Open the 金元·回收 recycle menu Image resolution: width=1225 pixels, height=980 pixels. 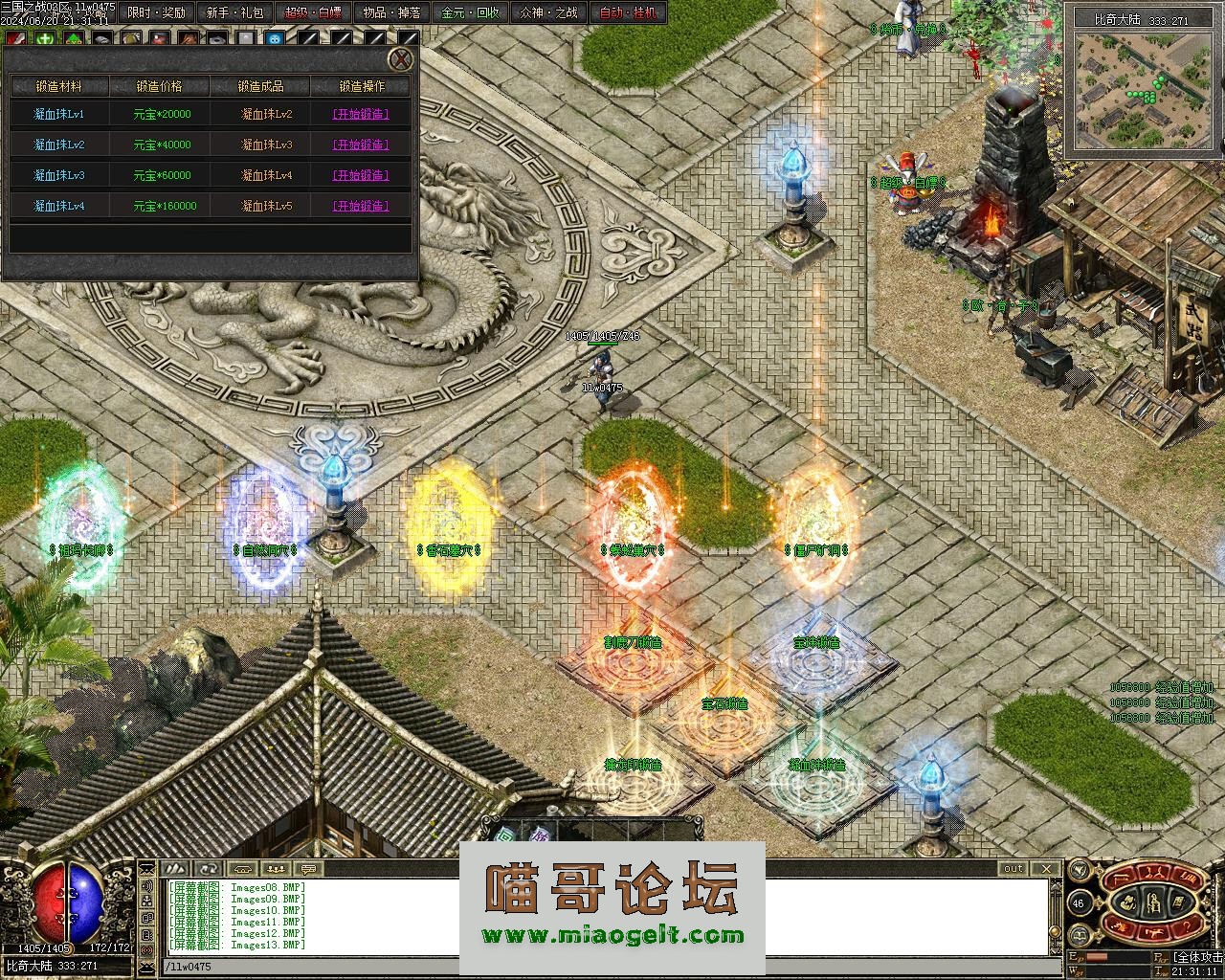469,12
